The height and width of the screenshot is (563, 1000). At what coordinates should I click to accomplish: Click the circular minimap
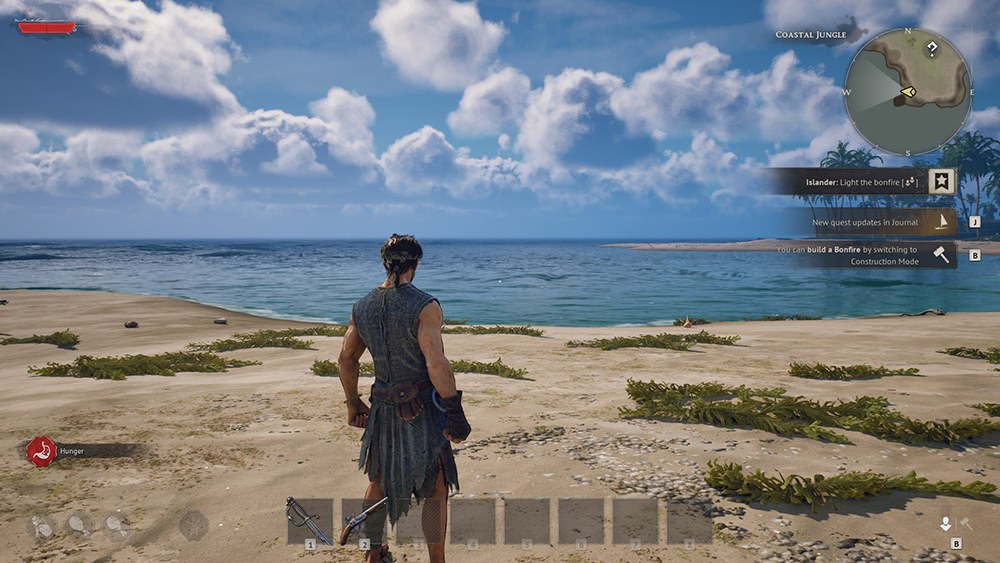[x=907, y=92]
